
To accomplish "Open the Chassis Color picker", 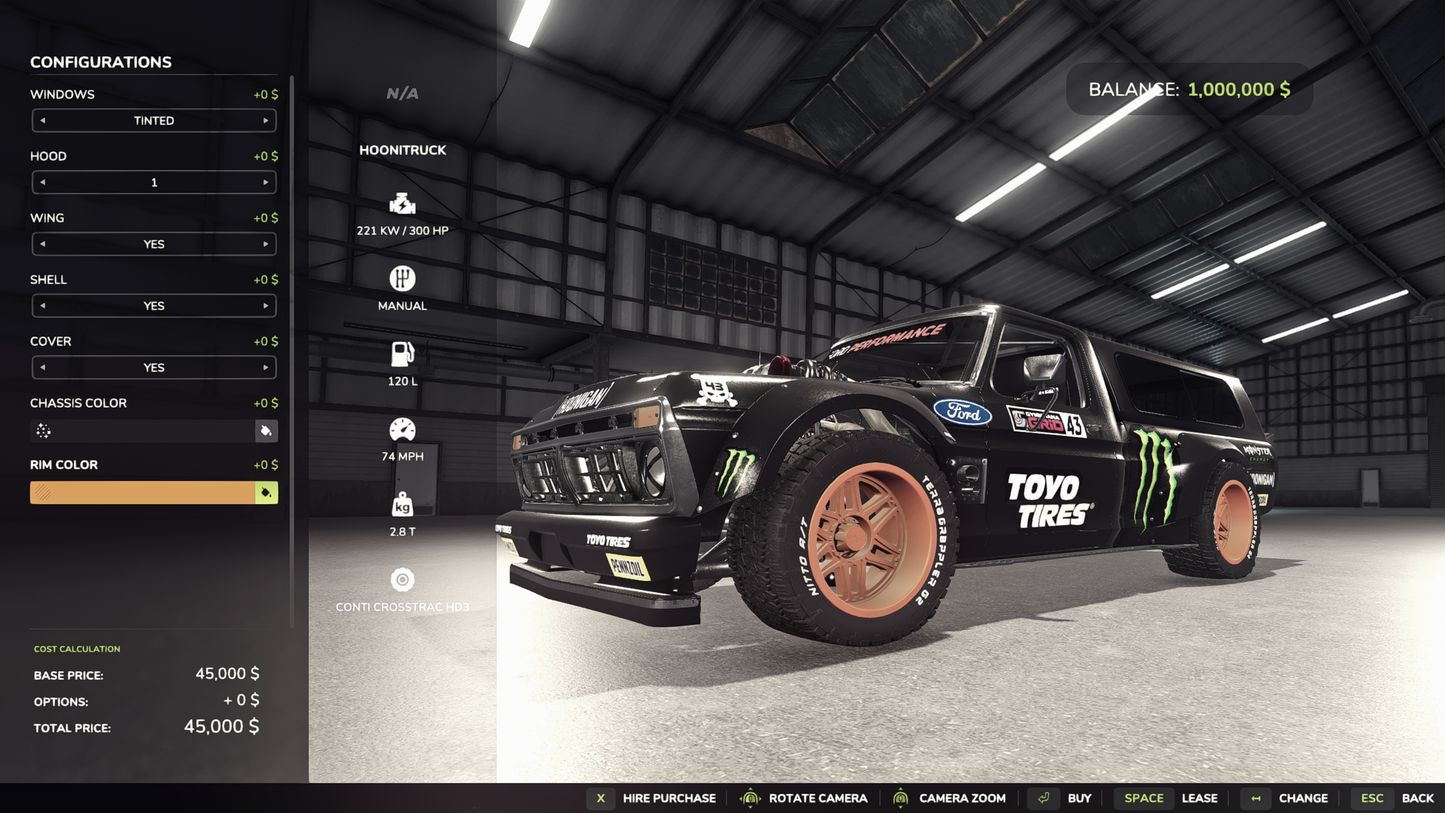I will (x=266, y=431).
